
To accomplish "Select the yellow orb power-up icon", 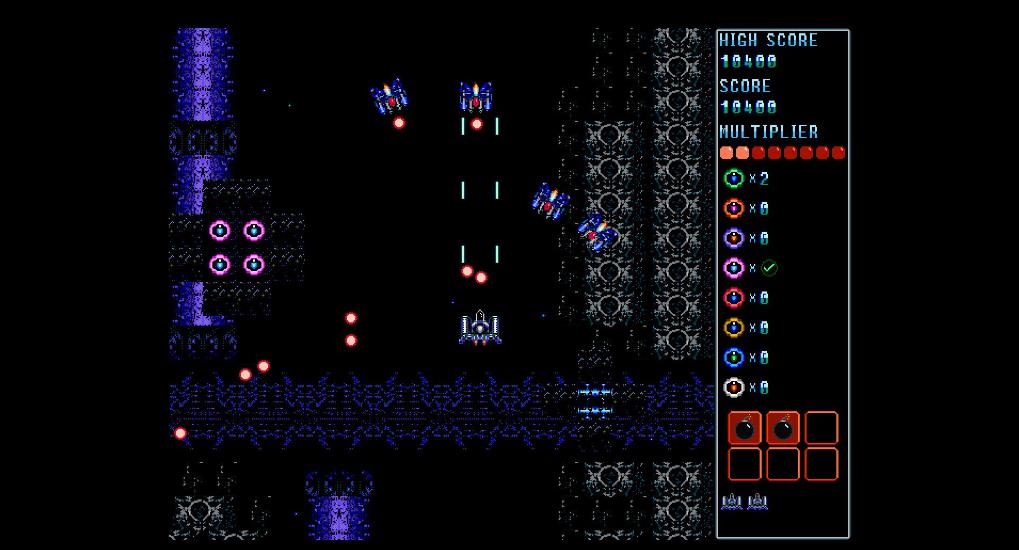I will pos(734,327).
